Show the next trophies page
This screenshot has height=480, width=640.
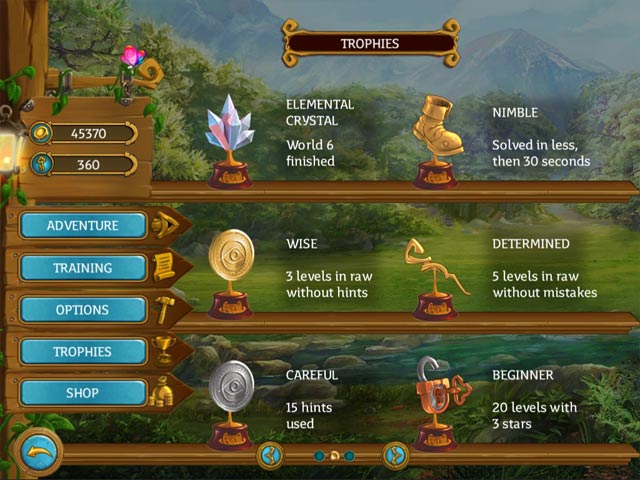pos(395,456)
